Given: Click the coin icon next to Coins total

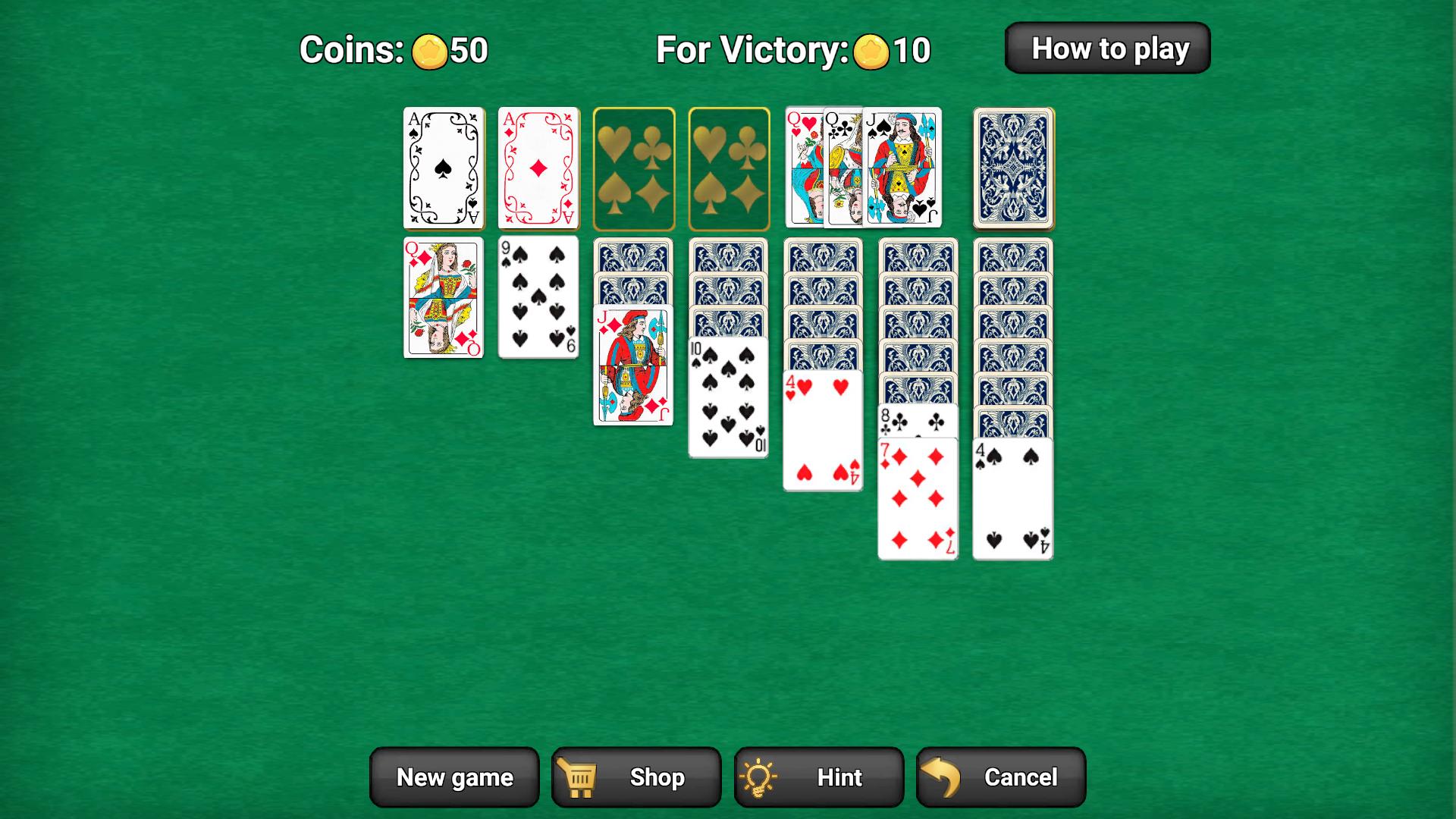Looking at the screenshot, I should click(430, 52).
